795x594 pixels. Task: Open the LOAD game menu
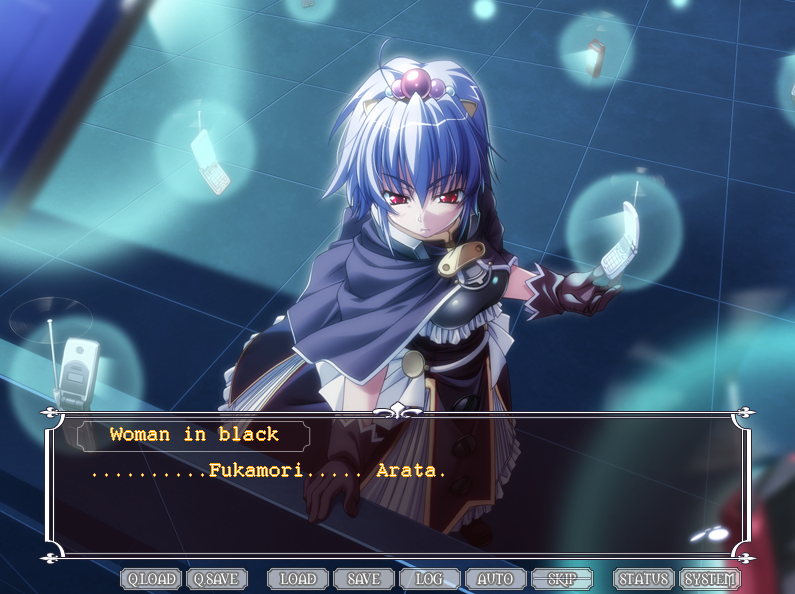pos(298,579)
